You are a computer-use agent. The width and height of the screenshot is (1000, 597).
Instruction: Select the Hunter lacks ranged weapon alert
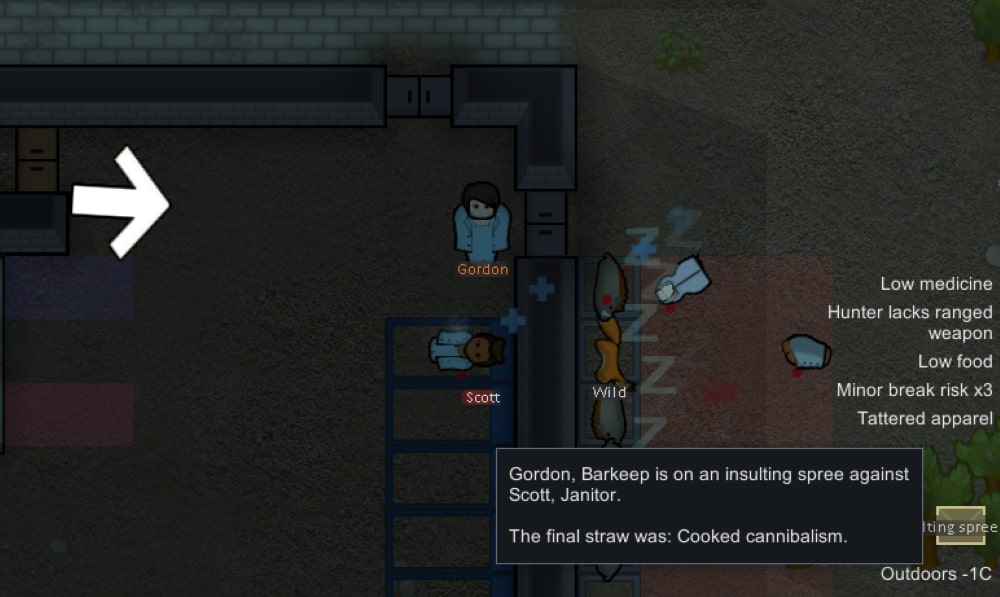coord(910,323)
